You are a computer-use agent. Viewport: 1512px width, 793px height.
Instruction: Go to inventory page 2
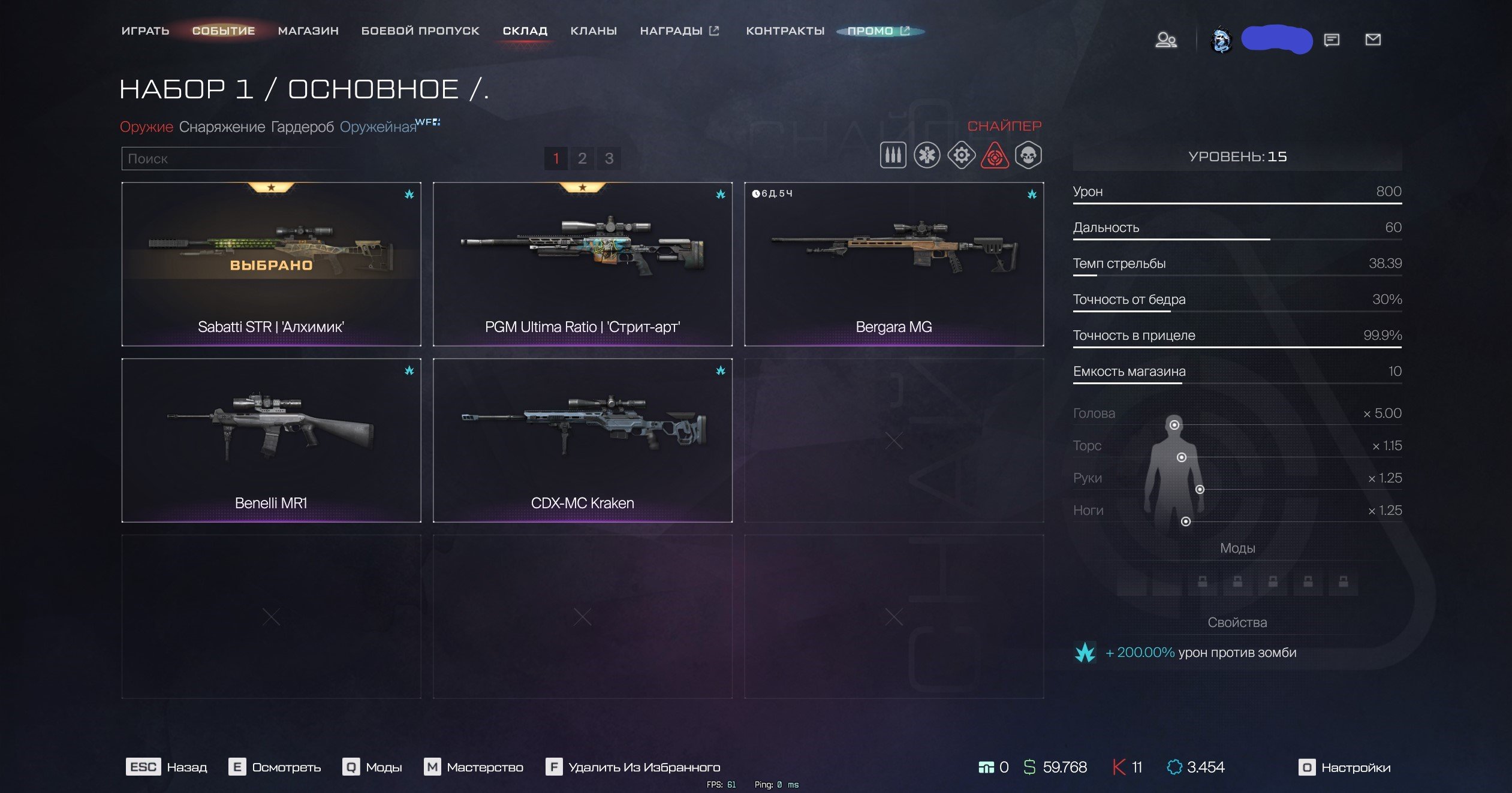click(x=582, y=158)
